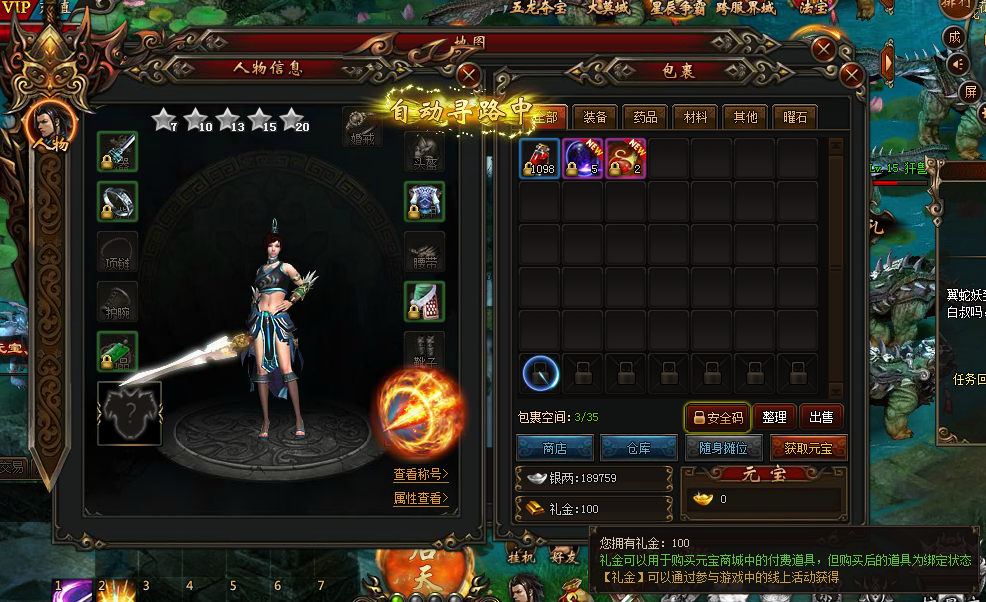Open the 属性查看 attributes link

(x=420, y=498)
